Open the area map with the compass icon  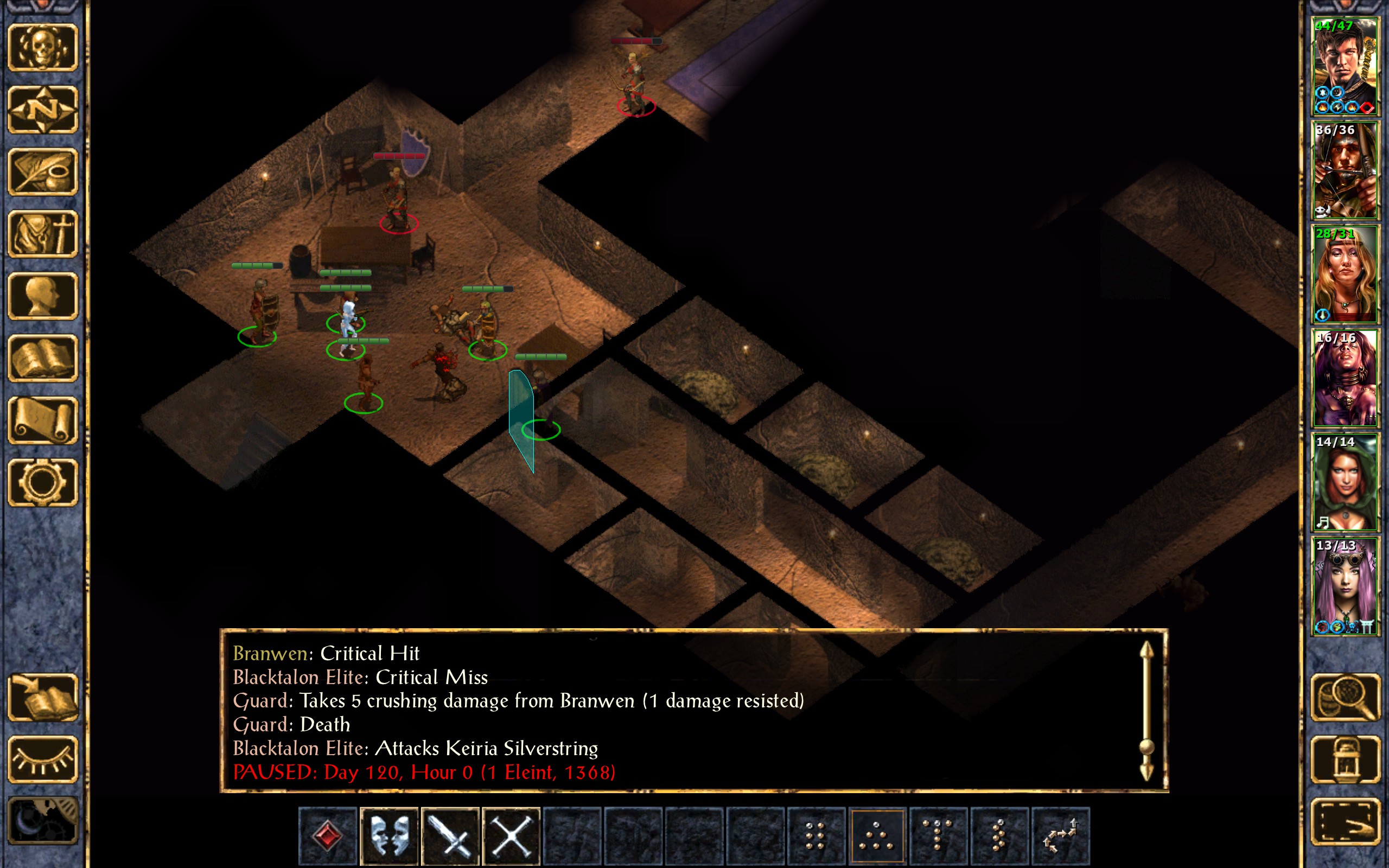[x=43, y=110]
